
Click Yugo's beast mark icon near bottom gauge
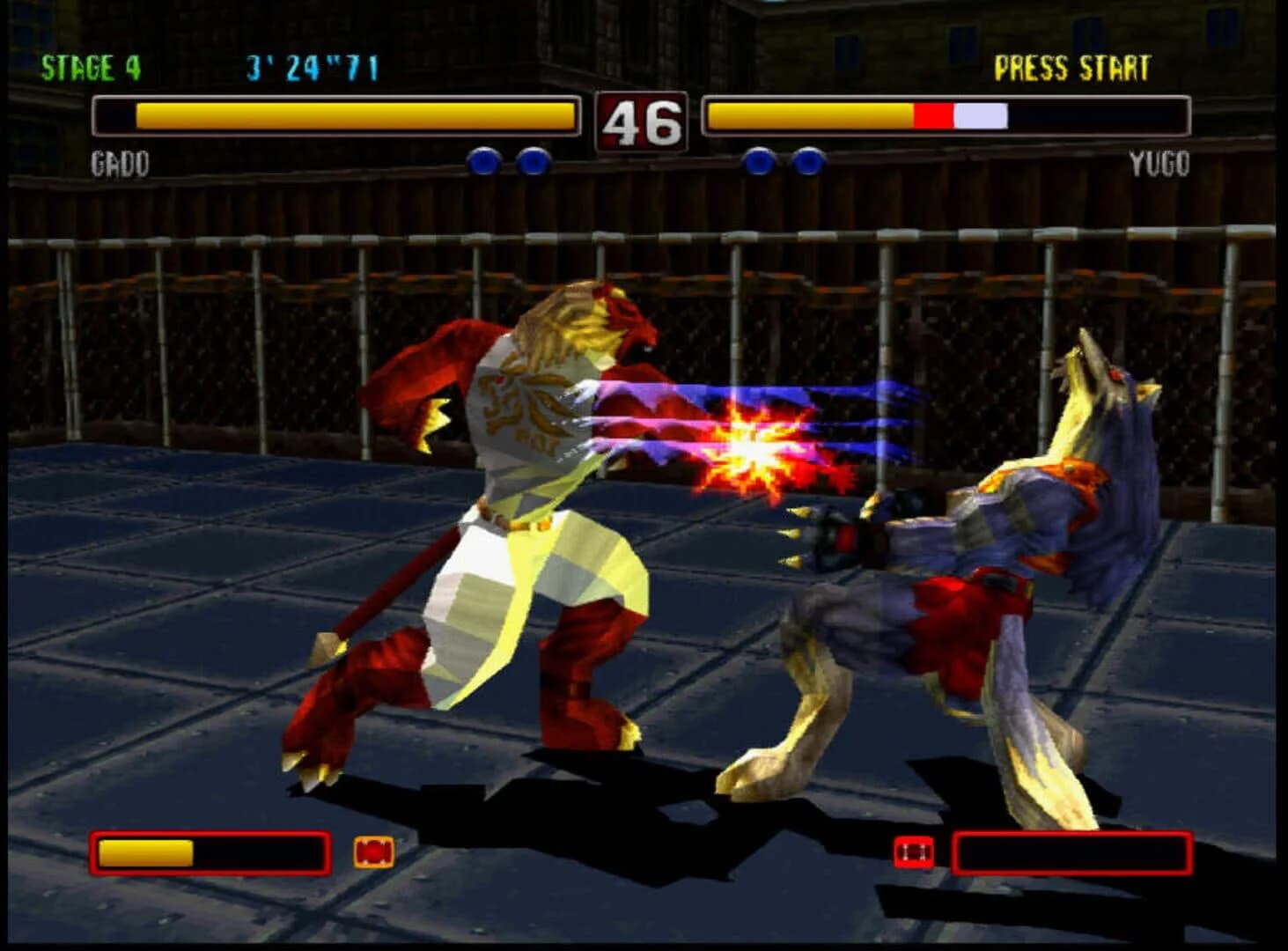[x=916, y=852]
